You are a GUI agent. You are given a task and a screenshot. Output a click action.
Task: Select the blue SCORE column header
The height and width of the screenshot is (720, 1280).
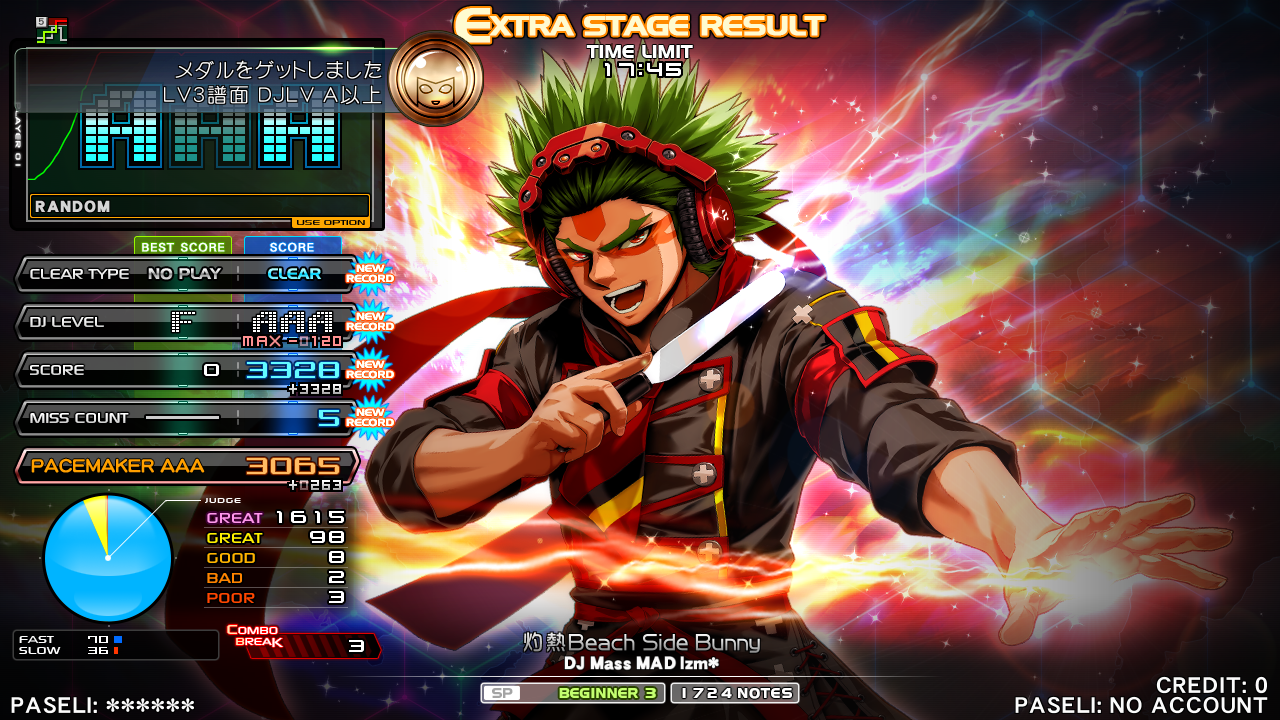click(x=292, y=247)
